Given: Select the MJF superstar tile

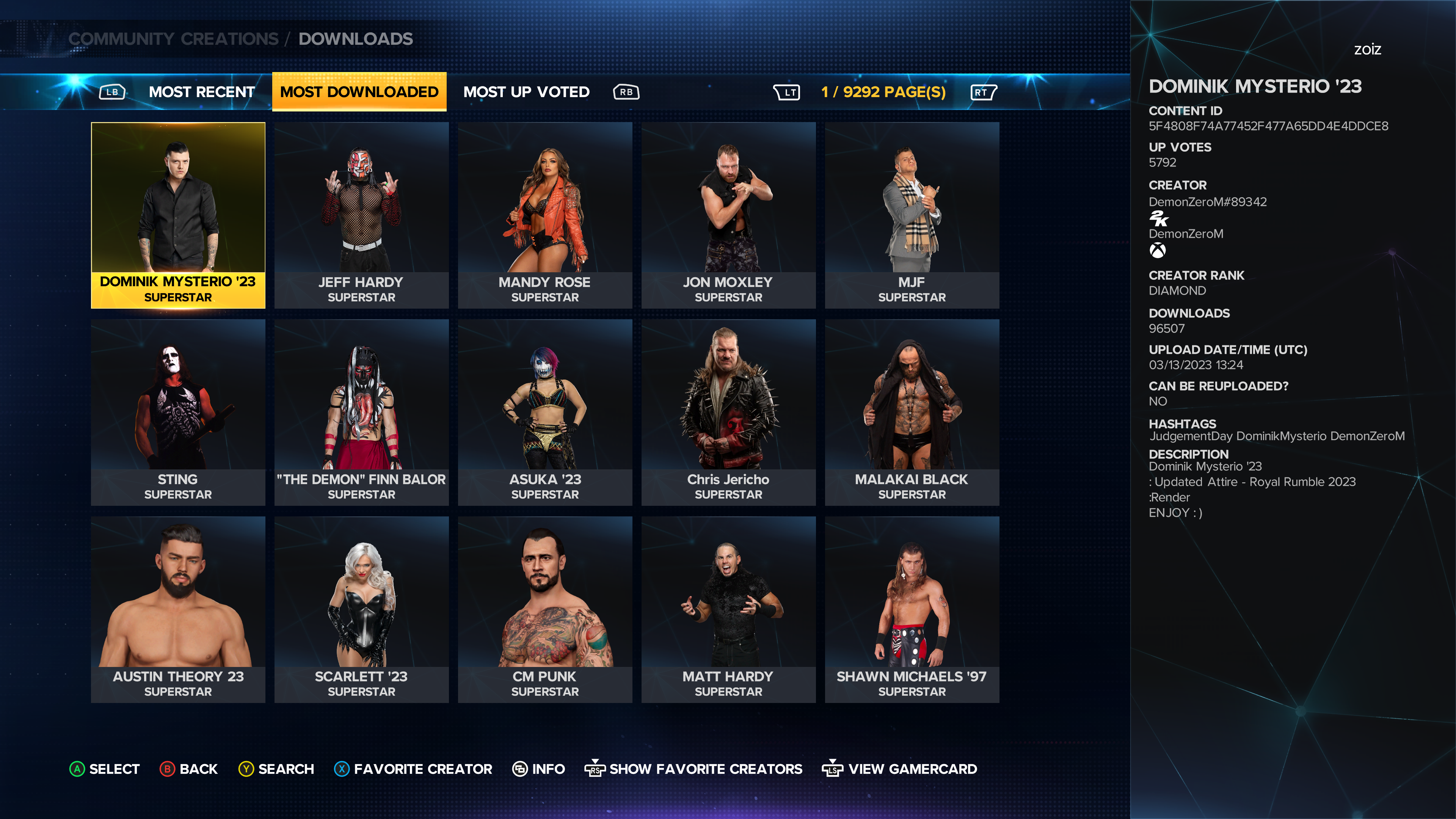Looking at the screenshot, I should [911, 215].
